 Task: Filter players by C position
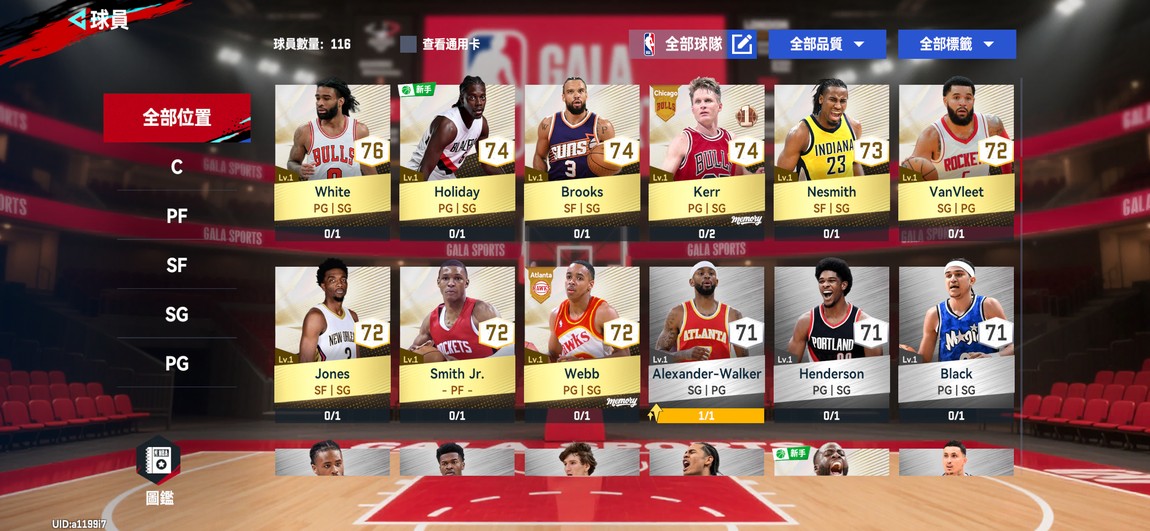[x=177, y=167]
